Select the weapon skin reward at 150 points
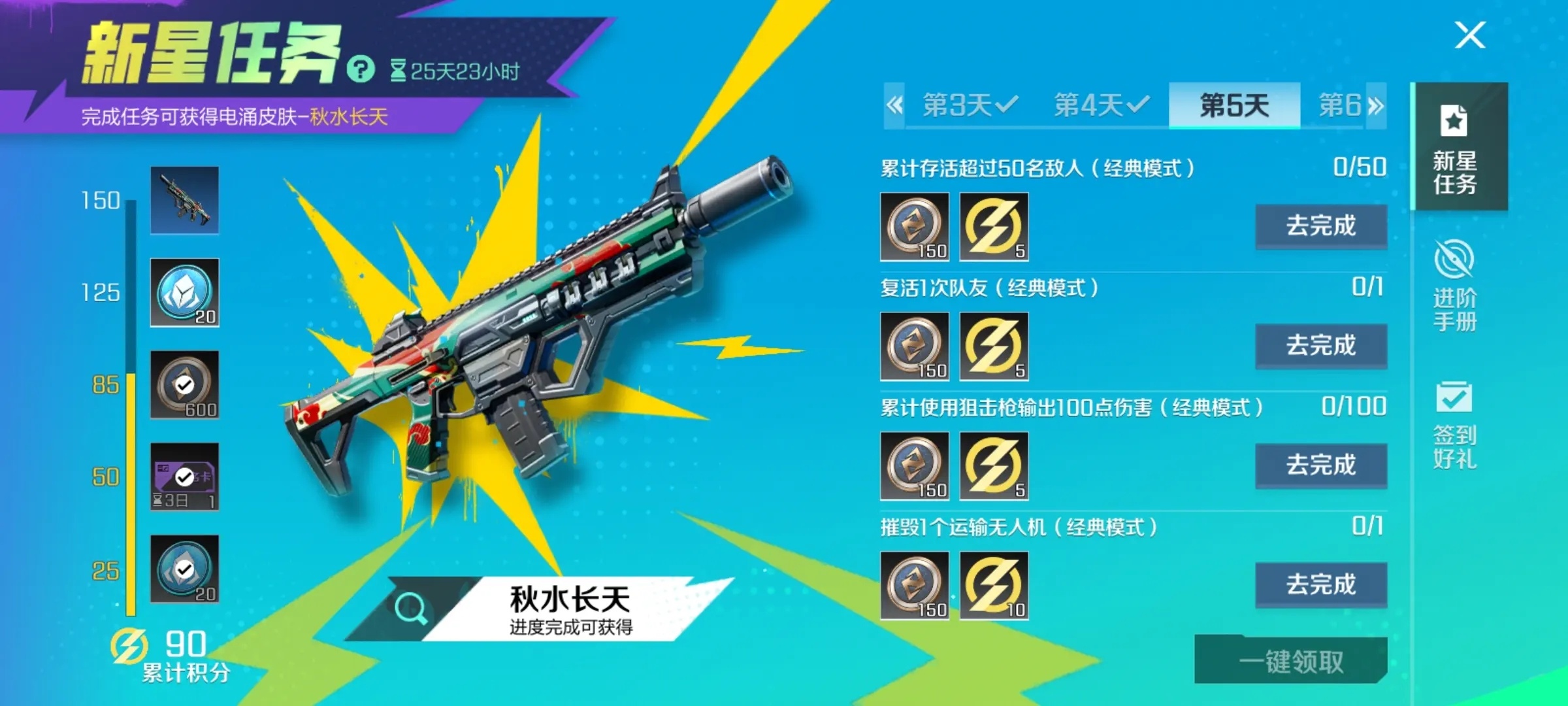This screenshot has height=706, width=1568. [x=185, y=200]
